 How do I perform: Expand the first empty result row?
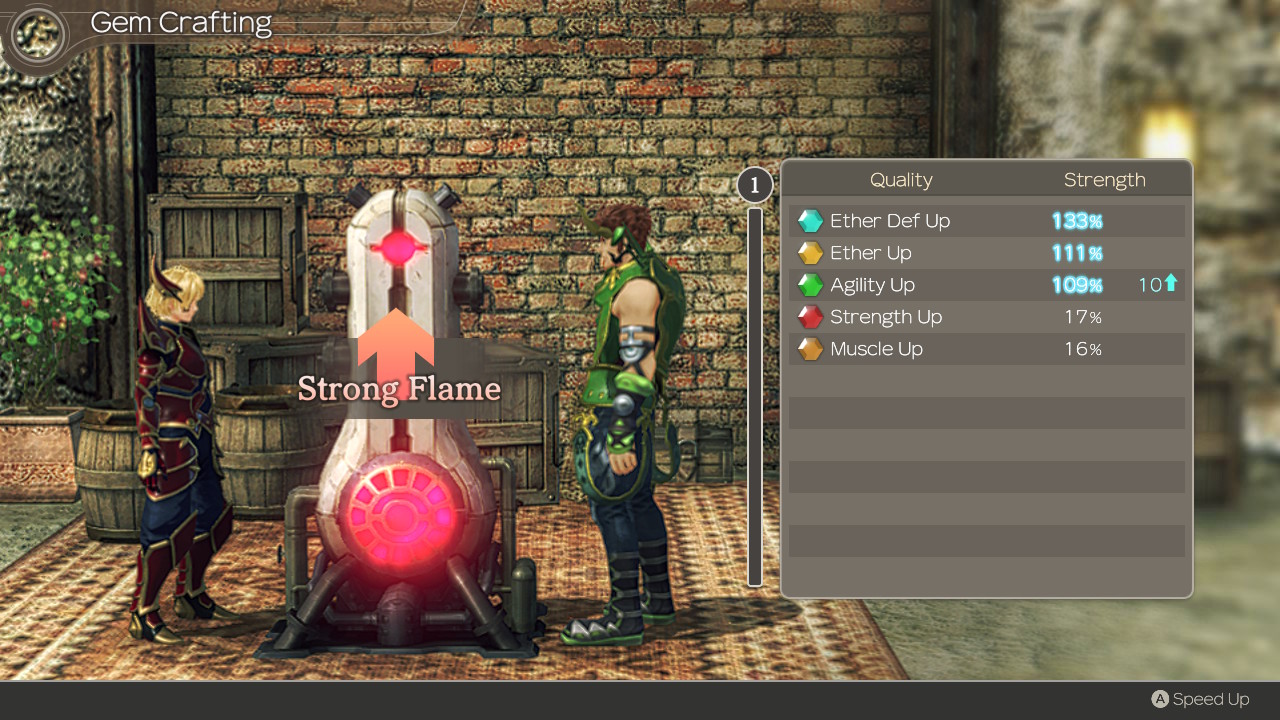tap(986, 412)
